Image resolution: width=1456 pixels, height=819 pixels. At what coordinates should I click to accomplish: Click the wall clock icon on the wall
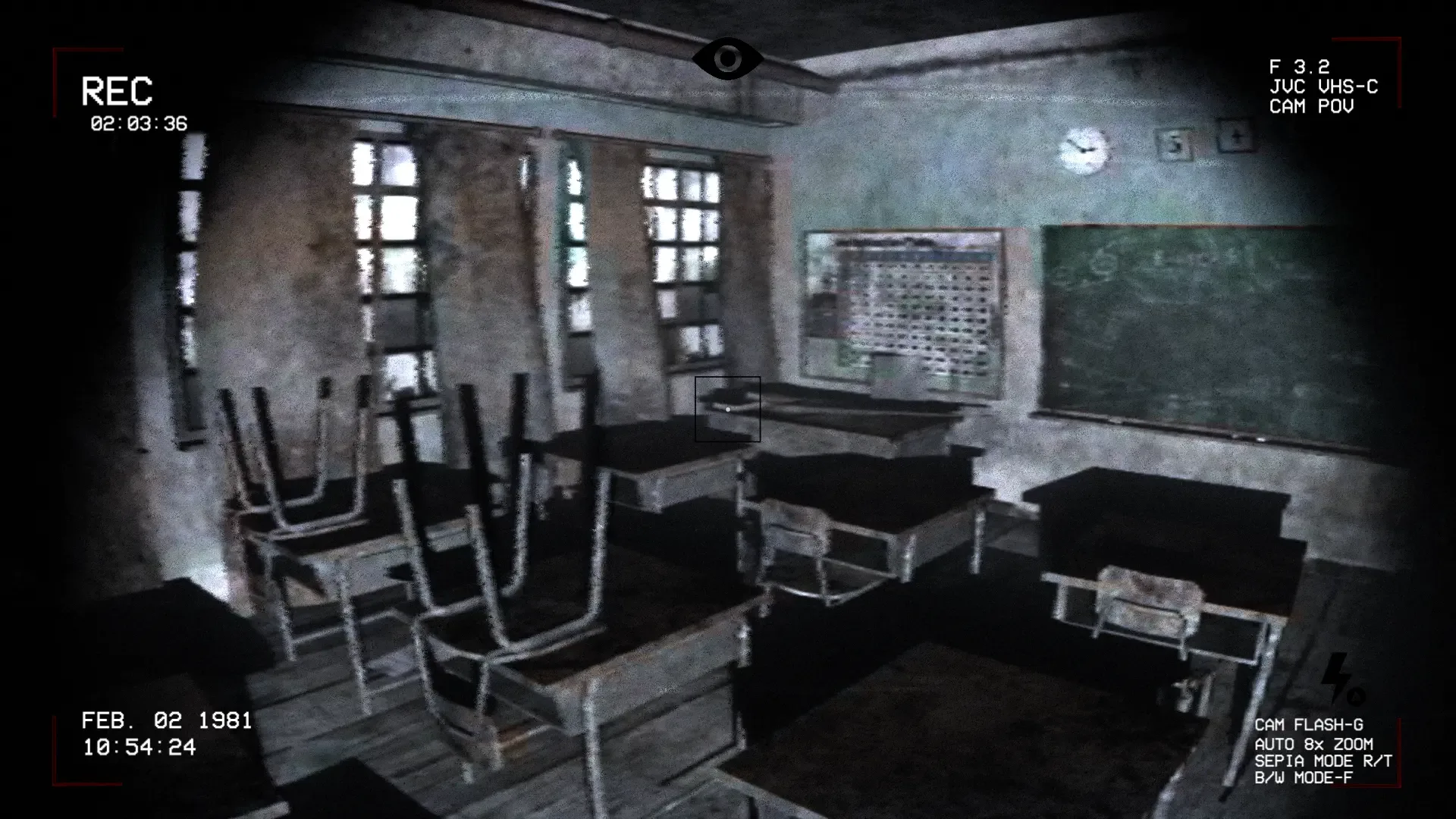point(1083,149)
